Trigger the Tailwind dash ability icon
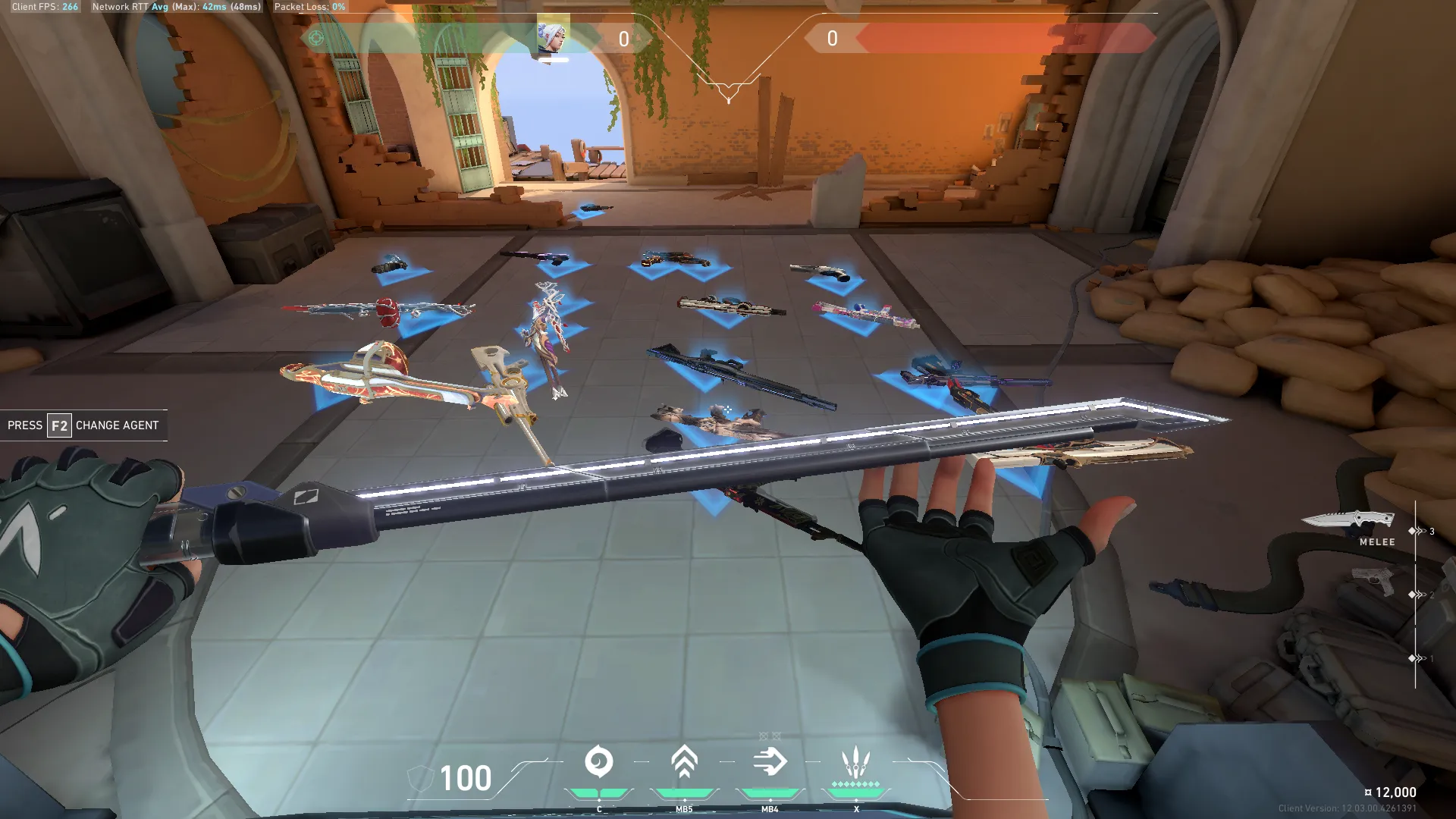The height and width of the screenshot is (819, 1456). (770, 762)
